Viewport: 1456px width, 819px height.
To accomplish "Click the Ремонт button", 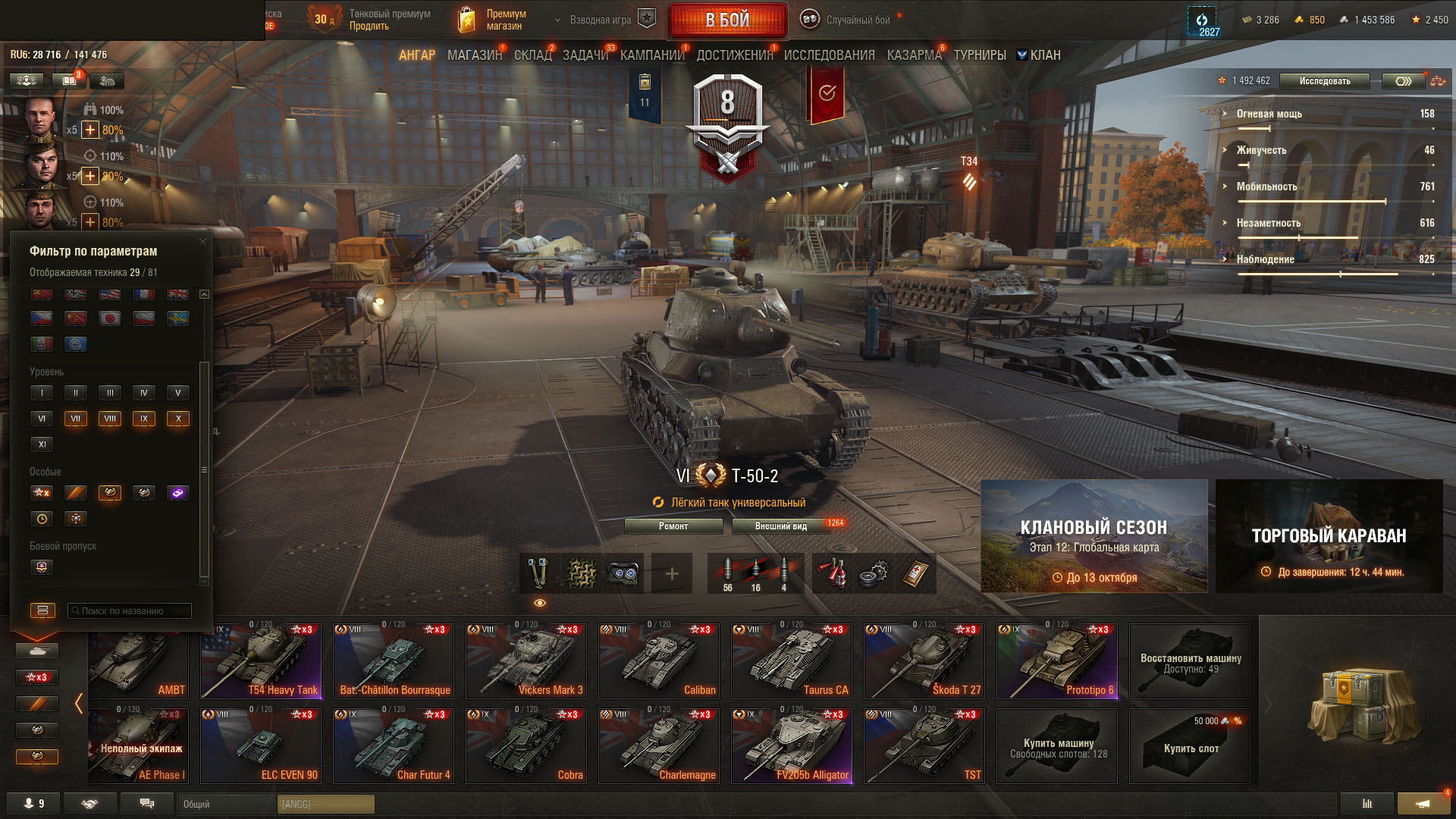I will tap(673, 526).
